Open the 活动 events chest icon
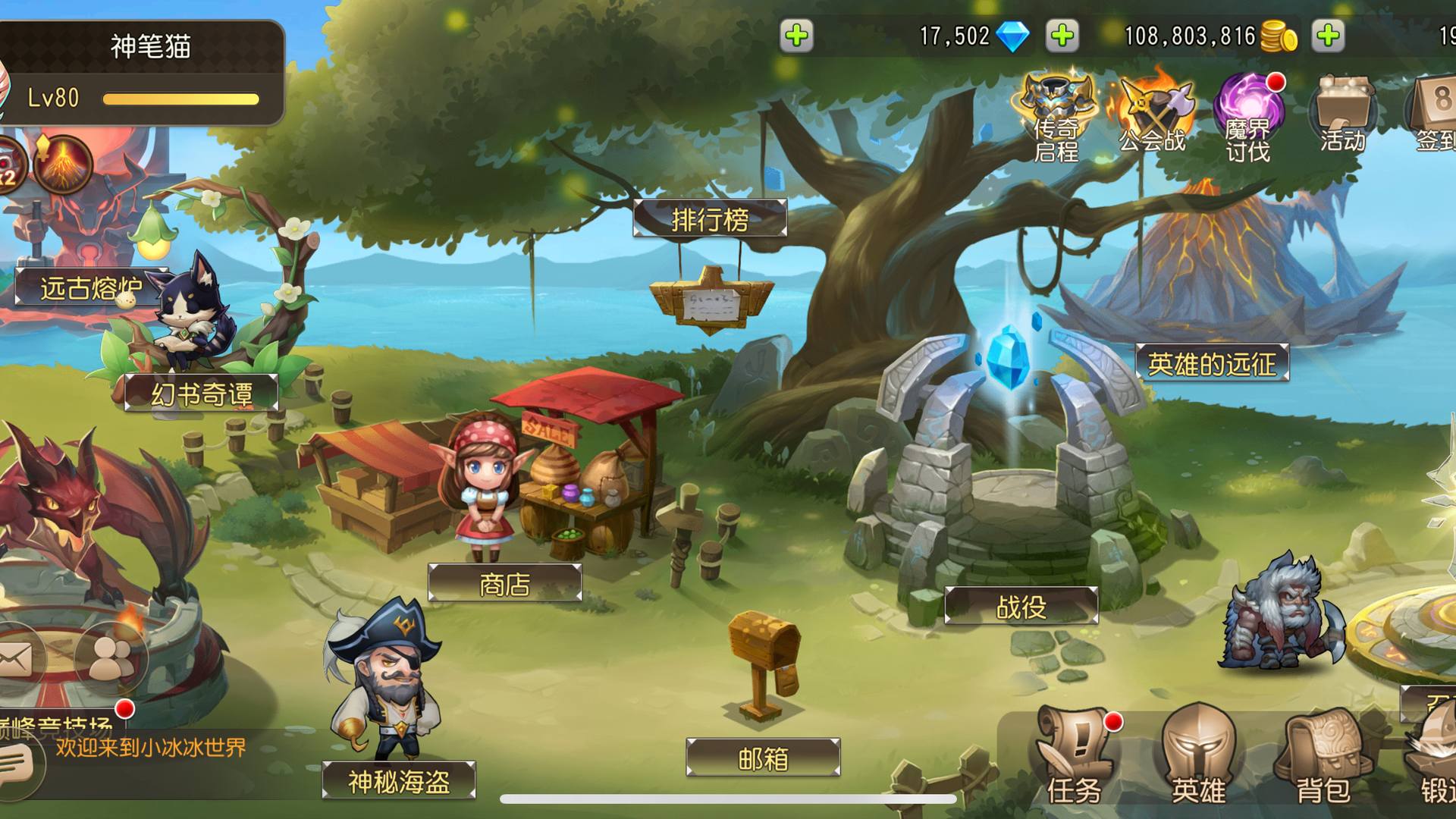The width and height of the screenshot is (1456, 819). [1343, 114]
